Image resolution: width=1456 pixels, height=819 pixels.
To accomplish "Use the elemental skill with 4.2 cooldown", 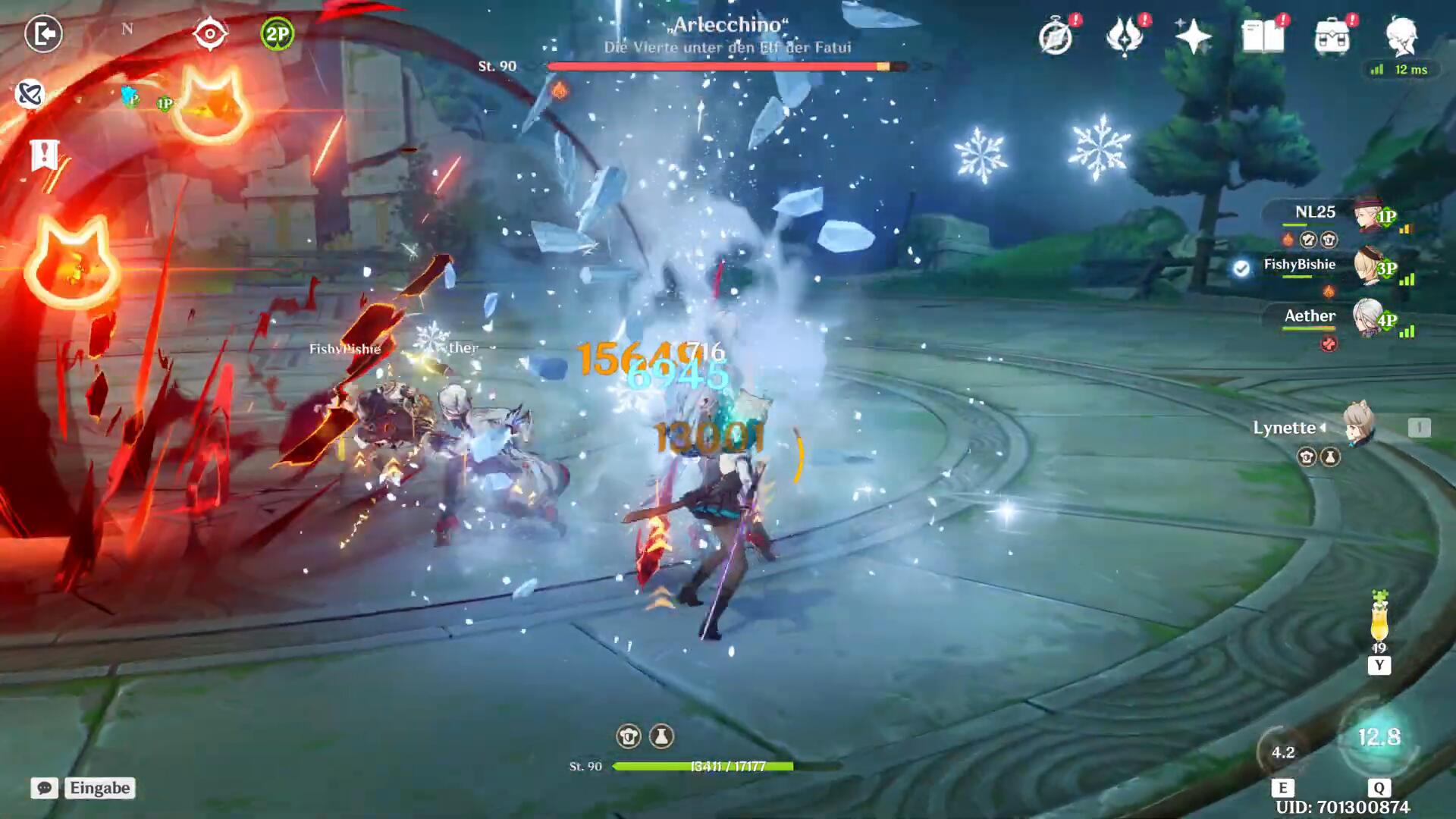I will 1282,752.
